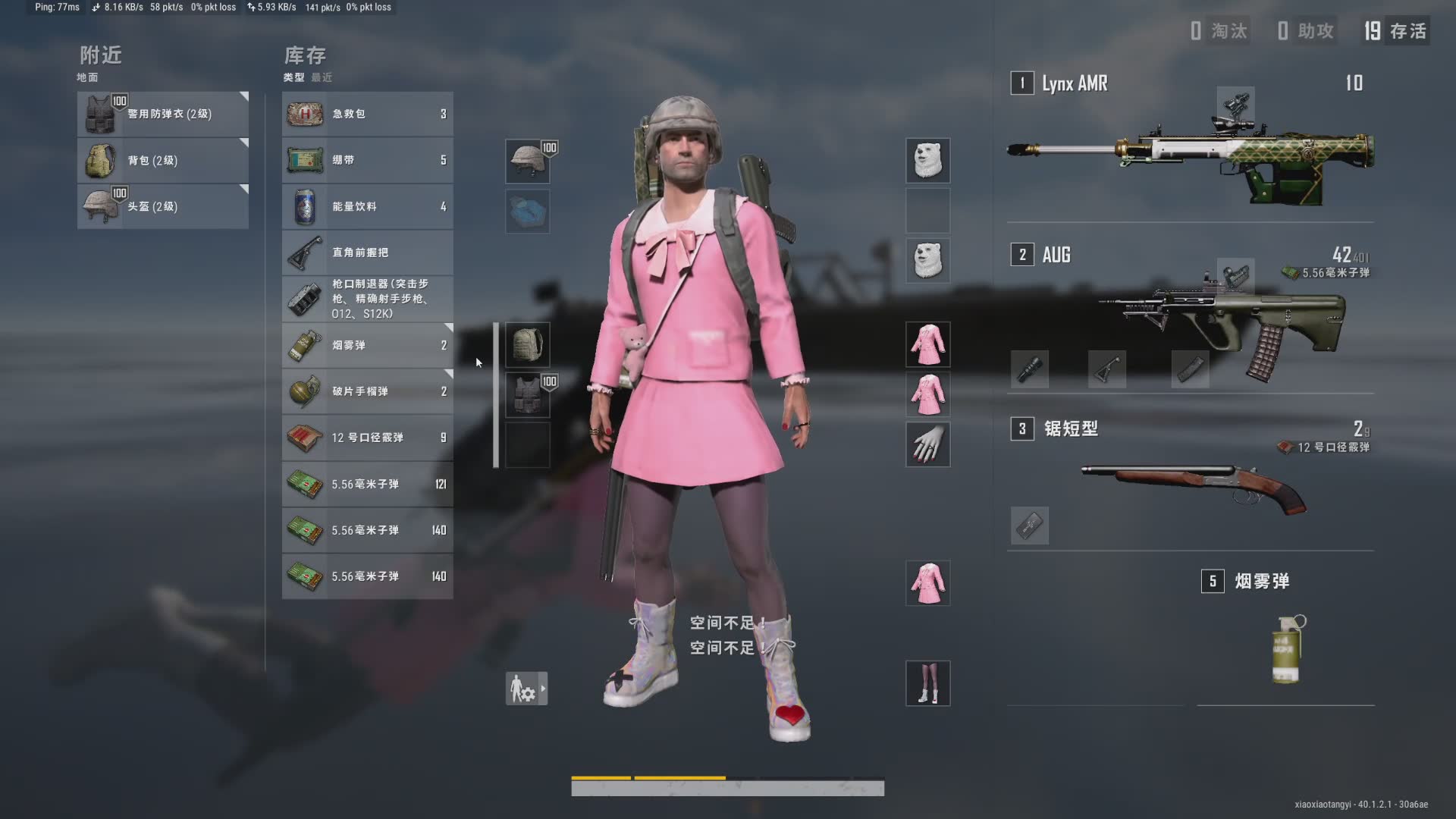Click the polar bear mask cosmetic slot
The image size is (1456, 819).
(x=927, y=161)
